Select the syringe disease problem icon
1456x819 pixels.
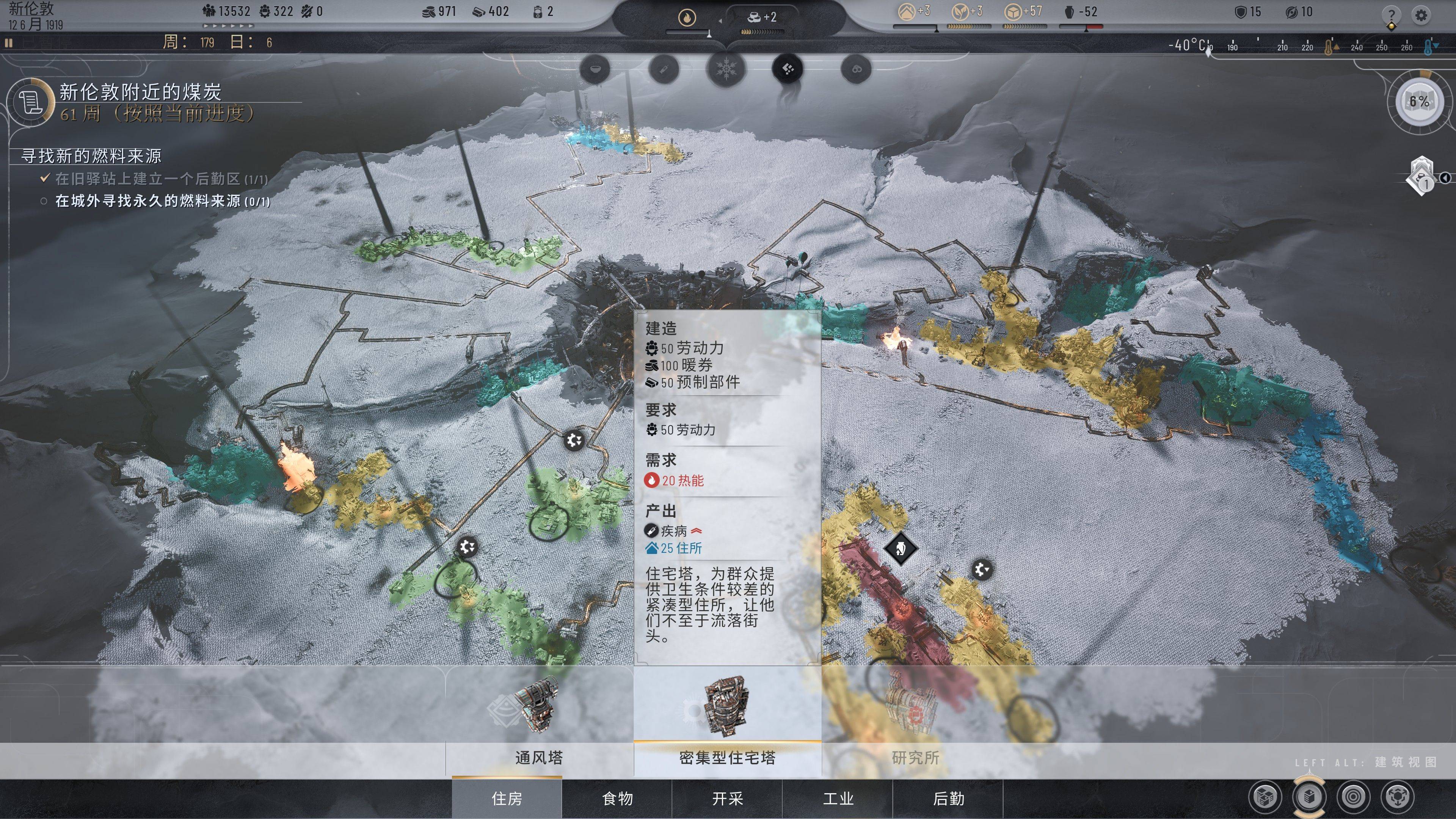(664, 69)
